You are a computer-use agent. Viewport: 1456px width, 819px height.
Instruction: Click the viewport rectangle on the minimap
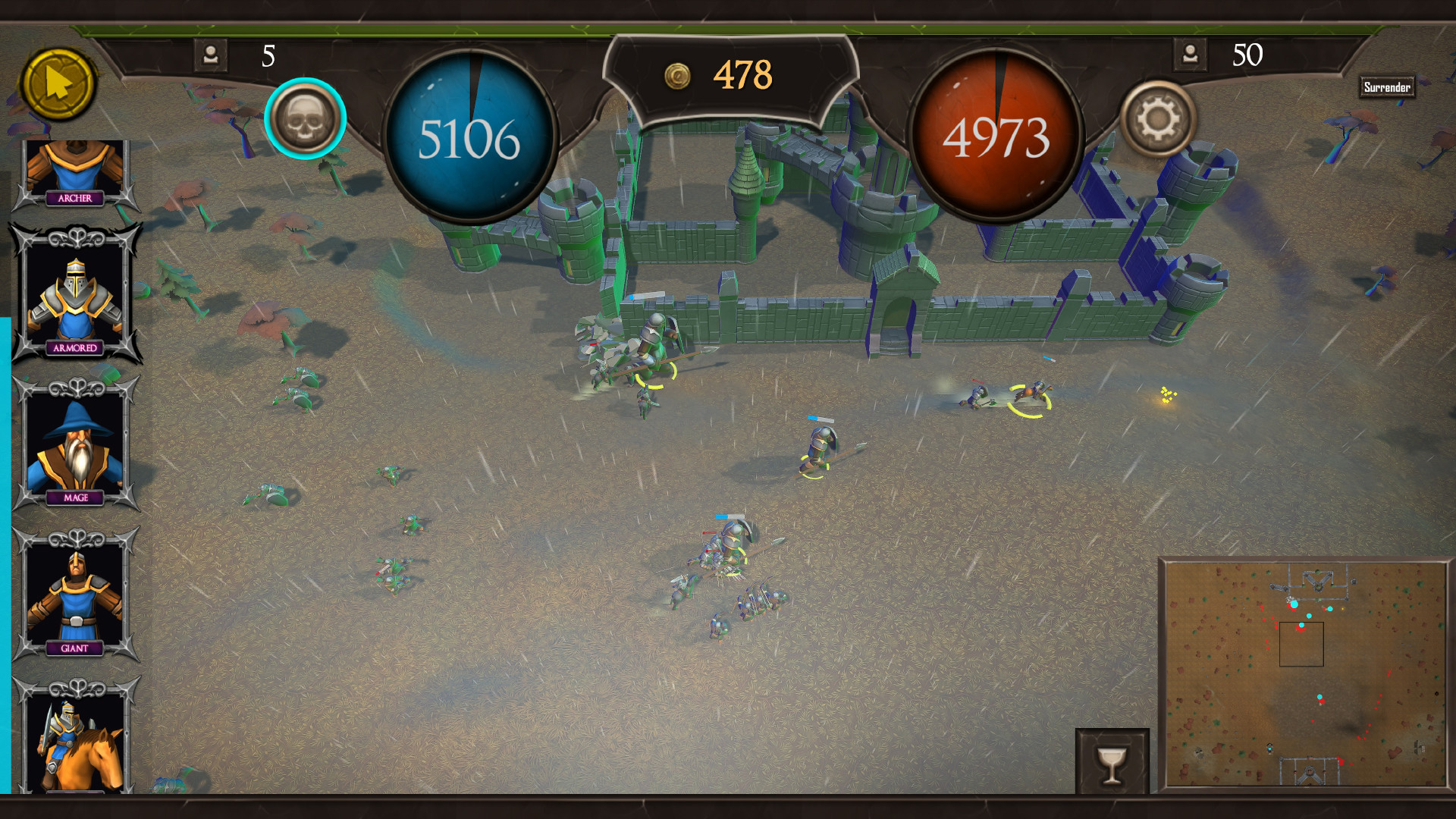1301,645
